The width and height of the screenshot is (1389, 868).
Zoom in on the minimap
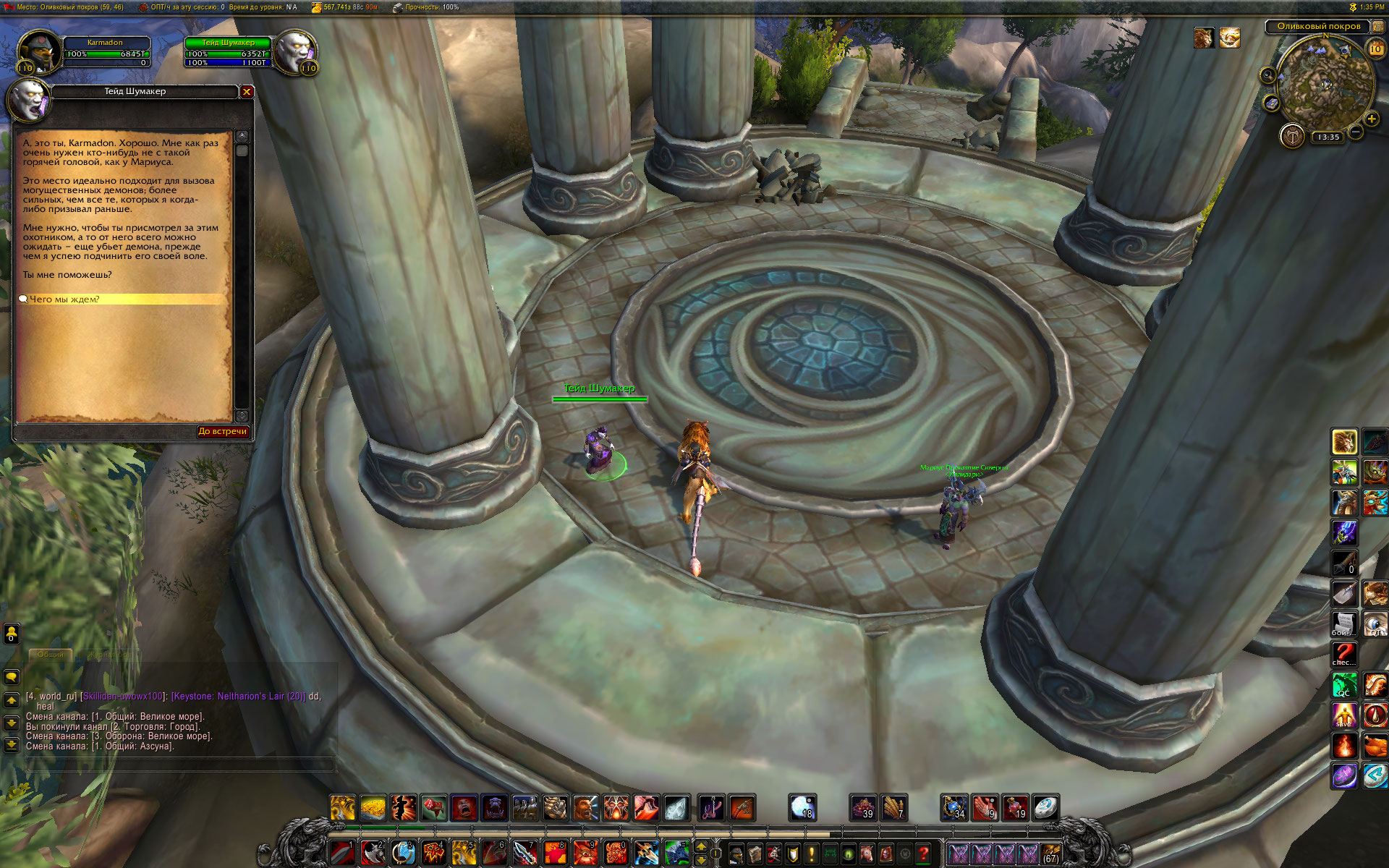coord(1372,119)
